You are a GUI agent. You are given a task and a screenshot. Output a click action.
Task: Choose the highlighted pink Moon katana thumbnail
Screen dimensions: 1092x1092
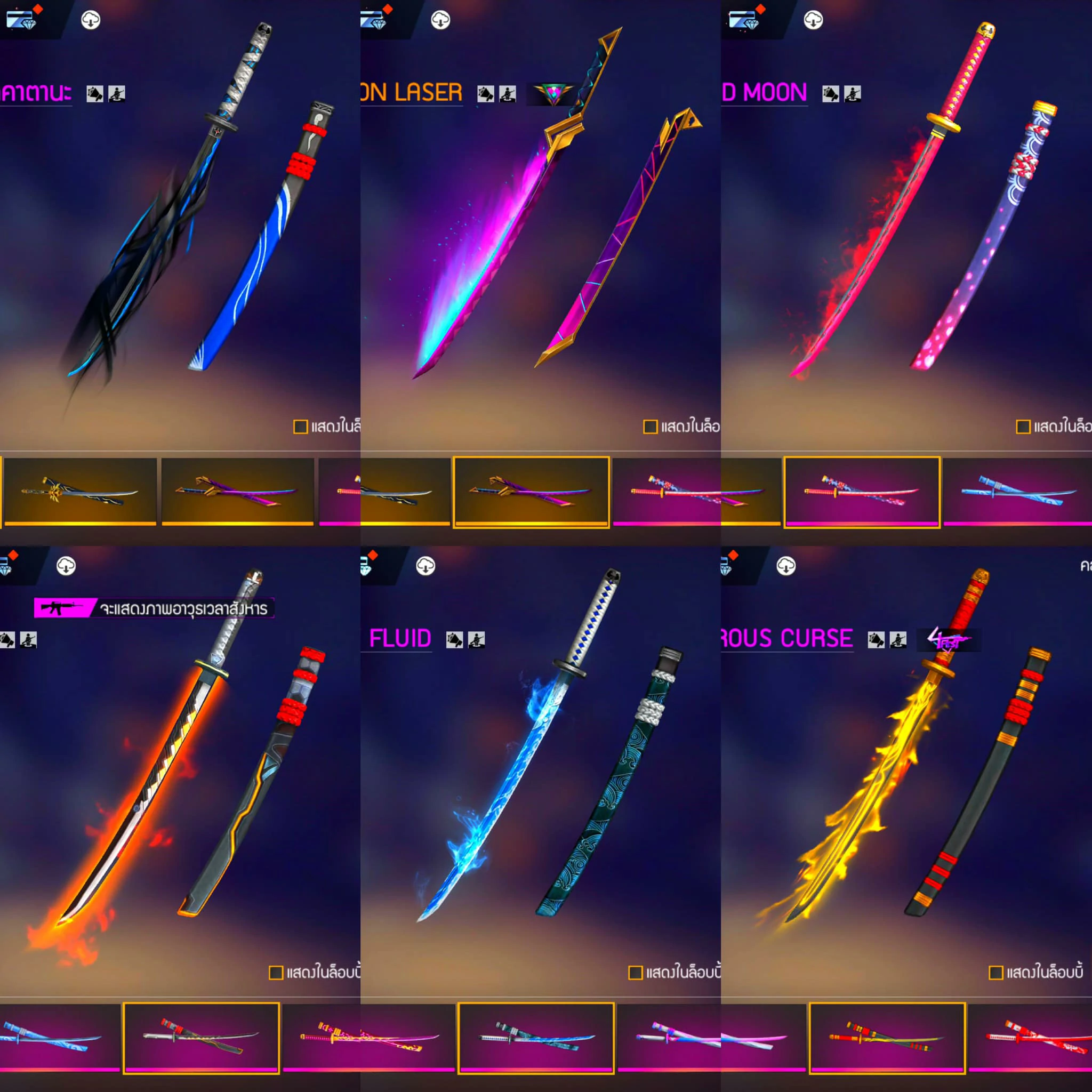[862, 491]
